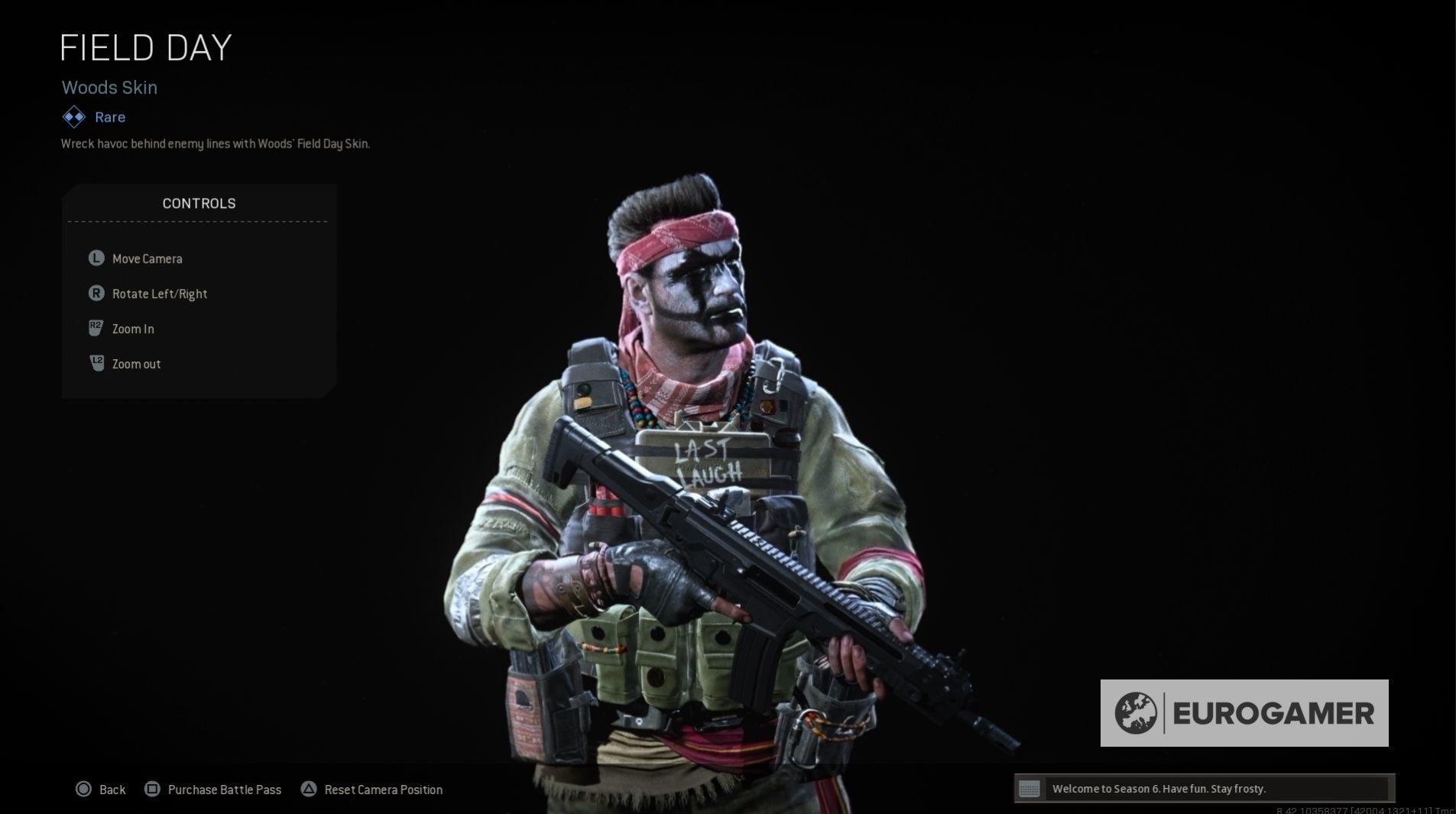
Task: Click the circle button icon next to Back
Action: [84, 789]
